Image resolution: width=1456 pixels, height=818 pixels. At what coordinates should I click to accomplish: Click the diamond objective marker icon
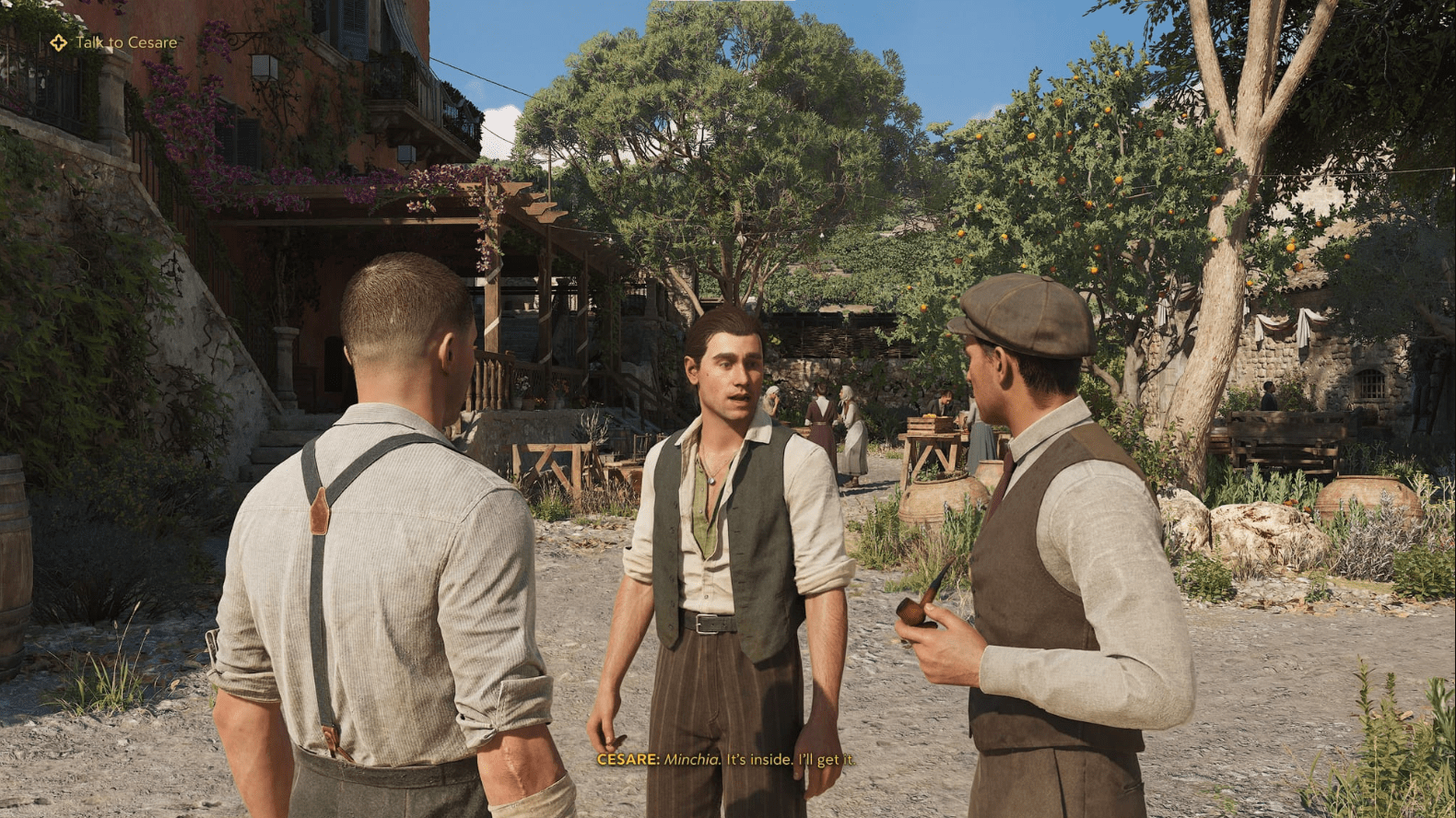point(57,41)
